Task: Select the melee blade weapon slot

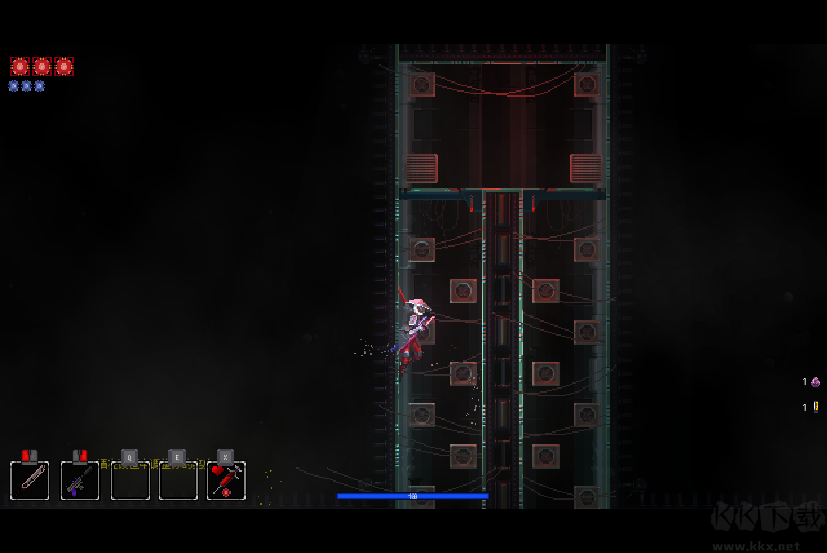Action: click(x=29, y=480)
